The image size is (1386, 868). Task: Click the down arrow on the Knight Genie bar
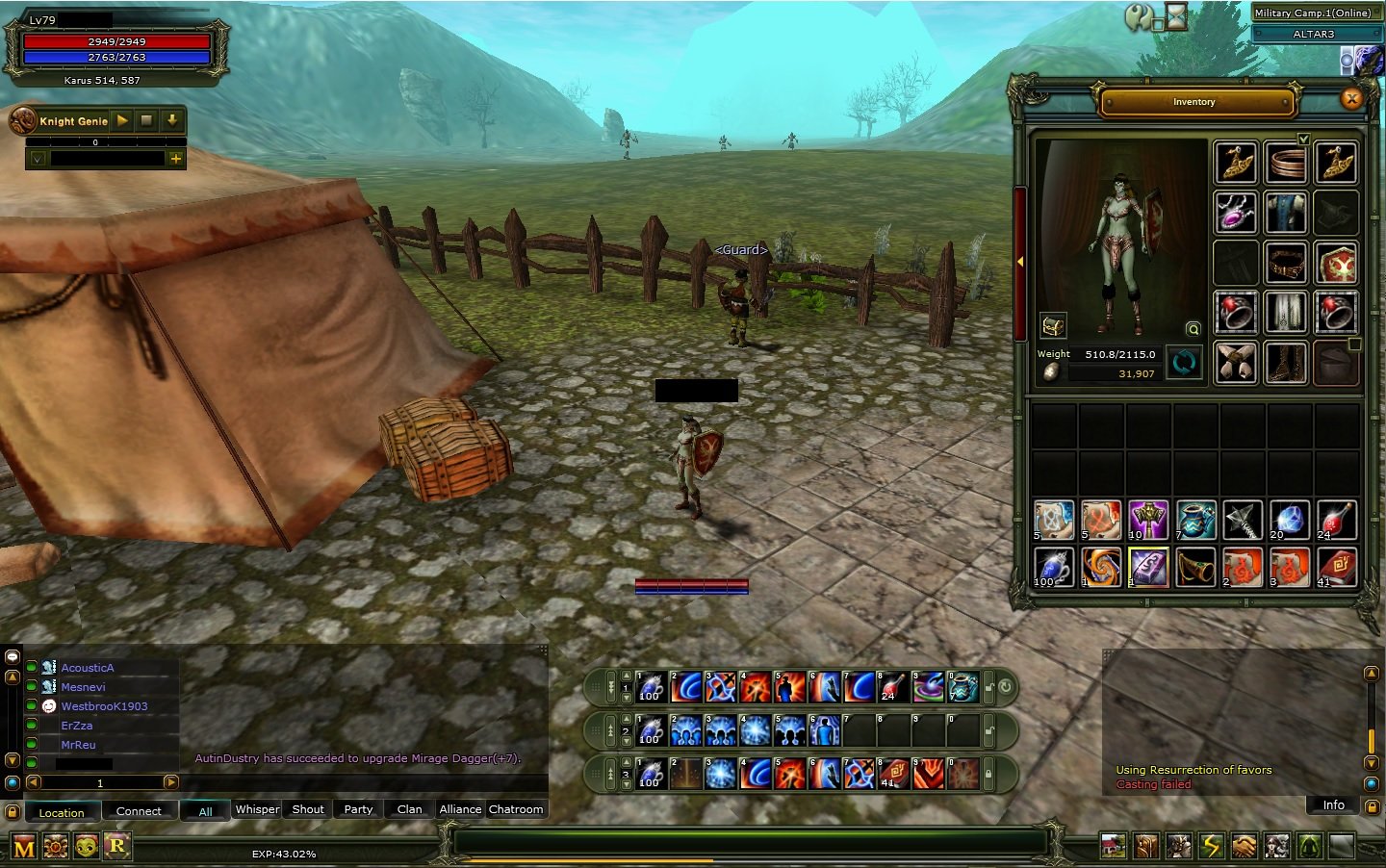170,121
